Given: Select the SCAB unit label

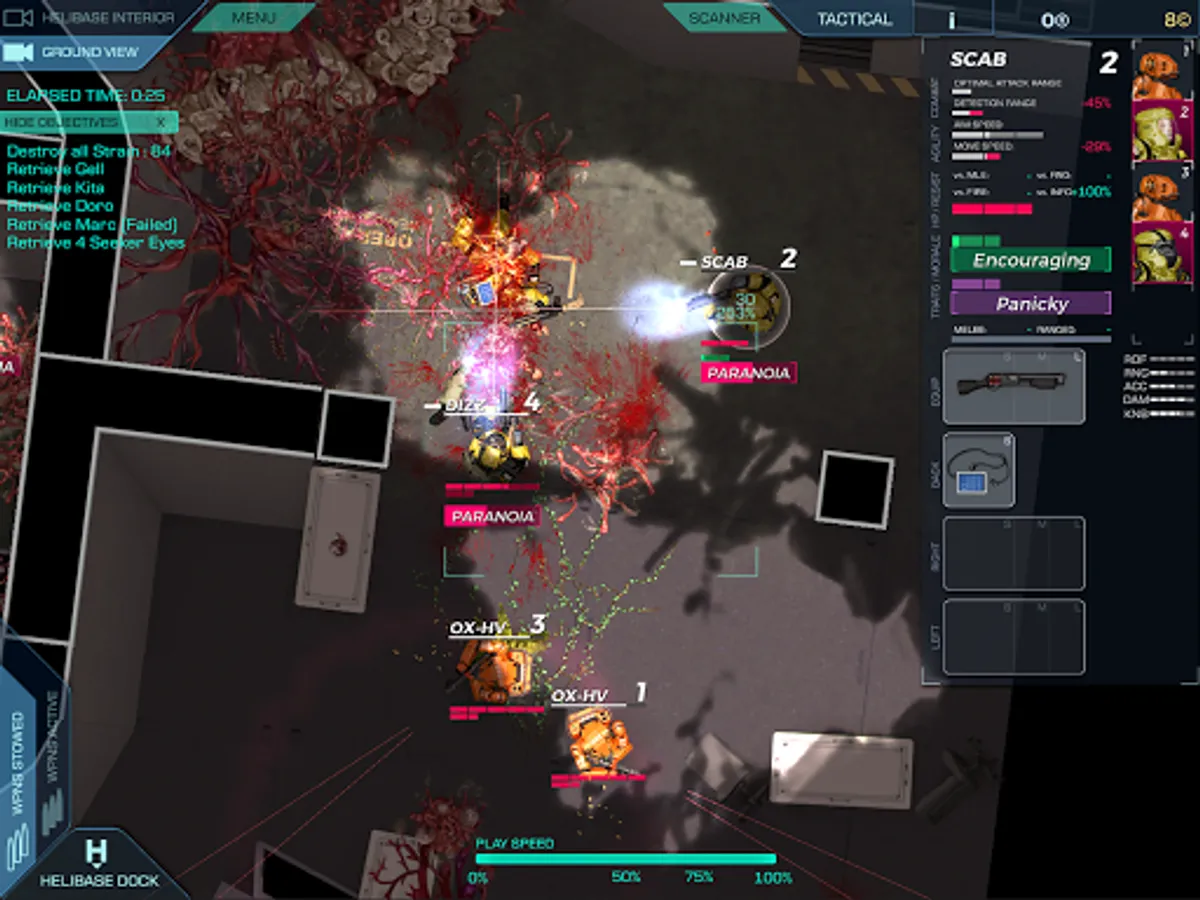Looking at the screenshot, I should (724, 262).
